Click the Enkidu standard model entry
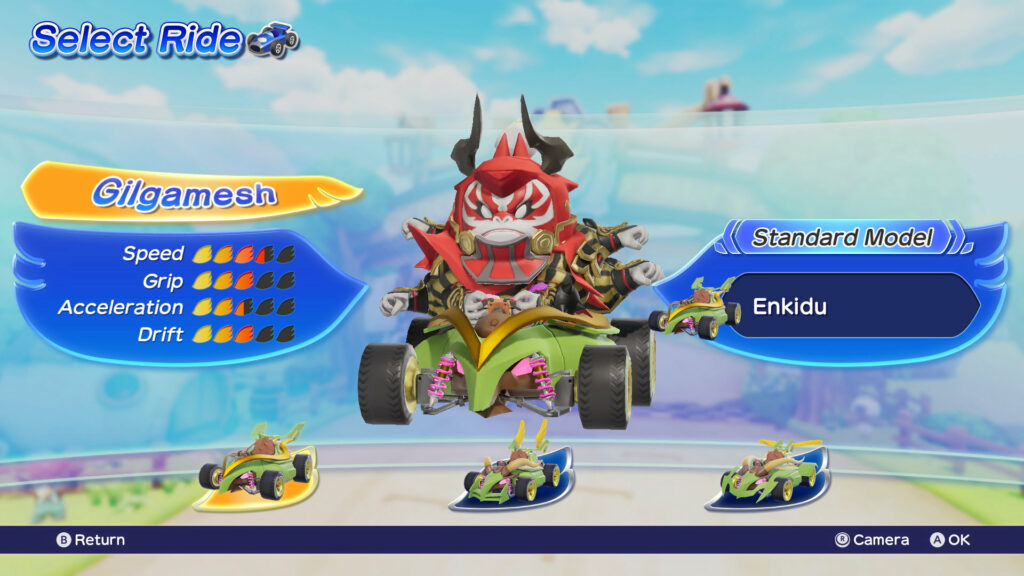 tap(851, 306)
